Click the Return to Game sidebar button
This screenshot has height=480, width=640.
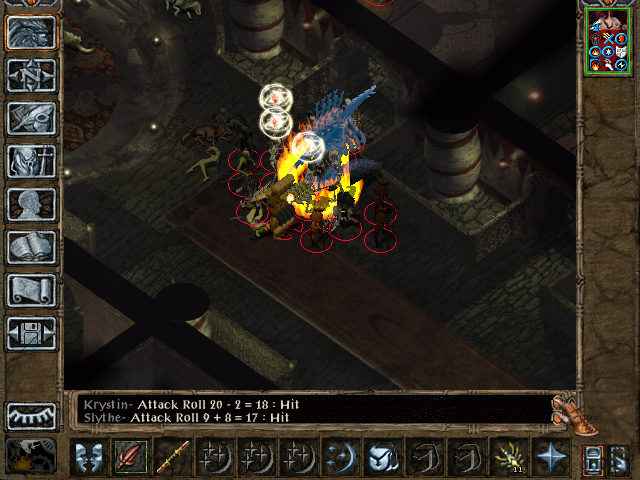(32, 33)
